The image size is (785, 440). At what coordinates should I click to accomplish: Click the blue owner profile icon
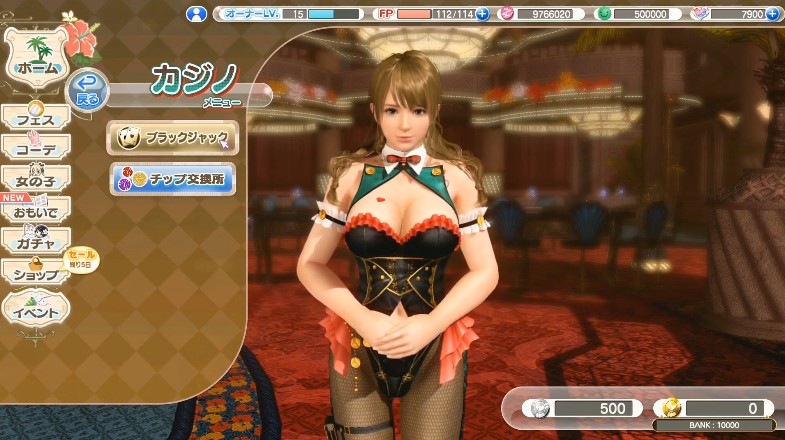[x=197, y=14]
